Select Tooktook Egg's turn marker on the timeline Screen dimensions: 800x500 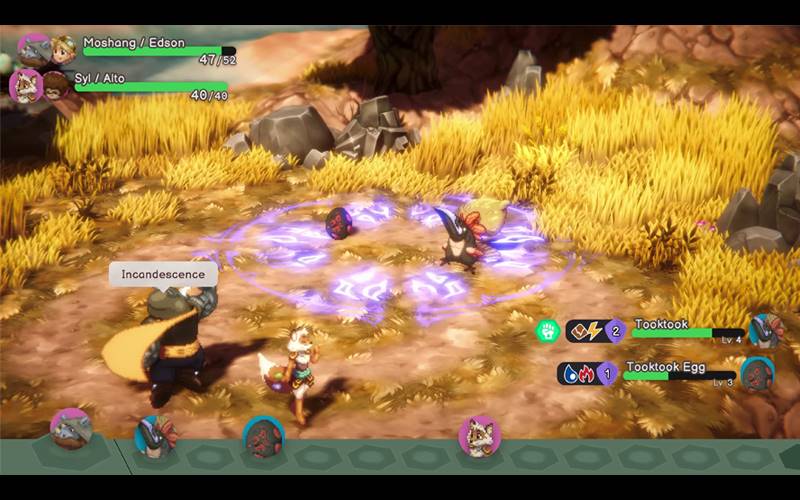(263, 437)
